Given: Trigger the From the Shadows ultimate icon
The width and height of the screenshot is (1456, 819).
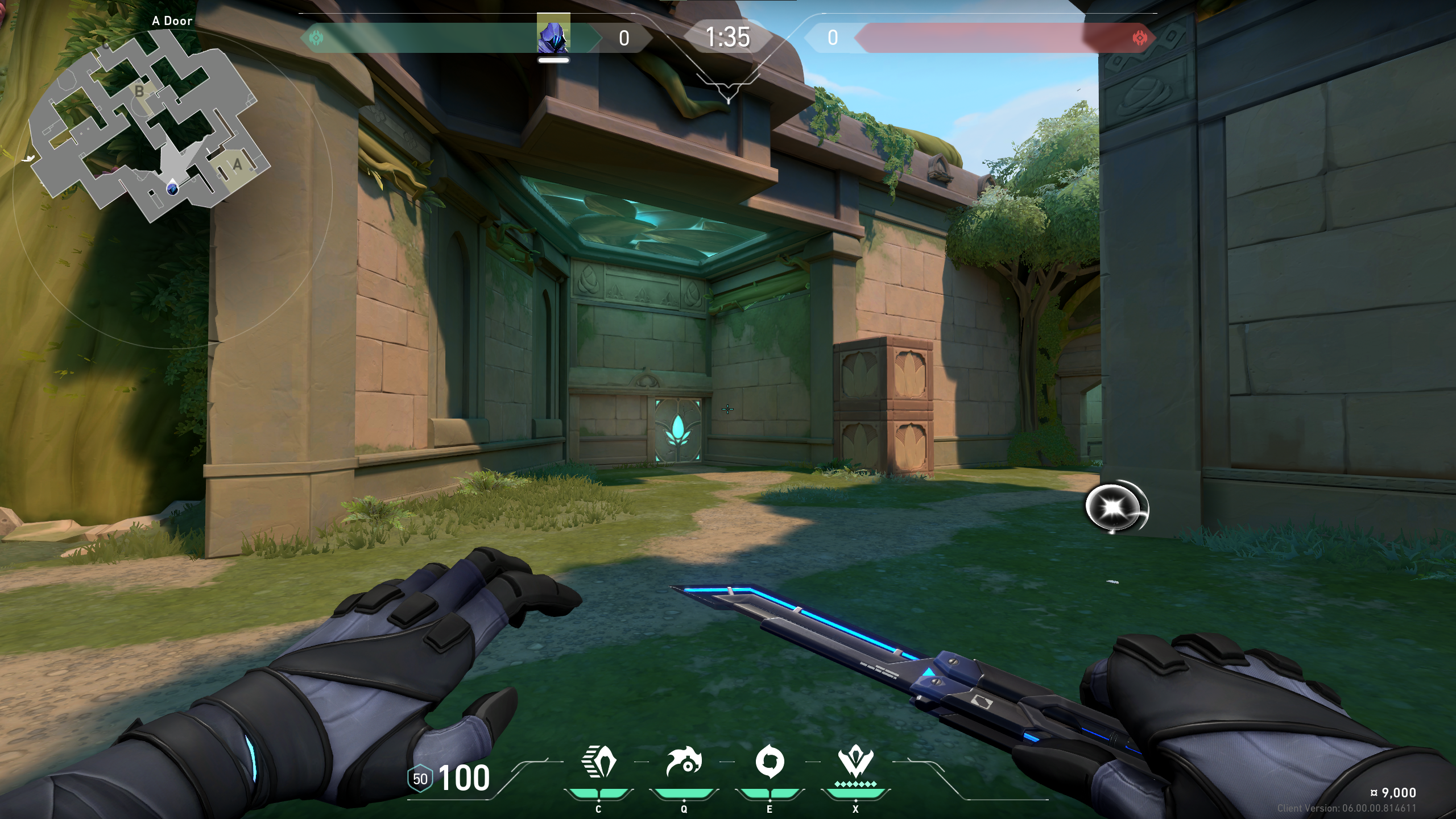Looking at the screenshot, I should [x=855, y=762].
